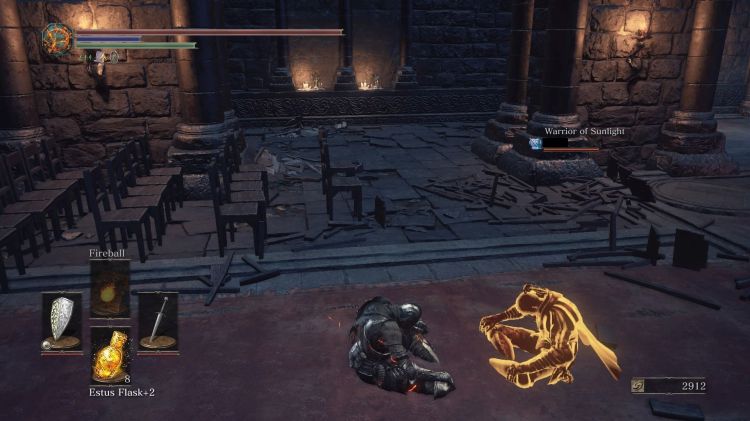750x421 pixels.
Task: Select the Fireball spell slot
Action: point(110,290)
